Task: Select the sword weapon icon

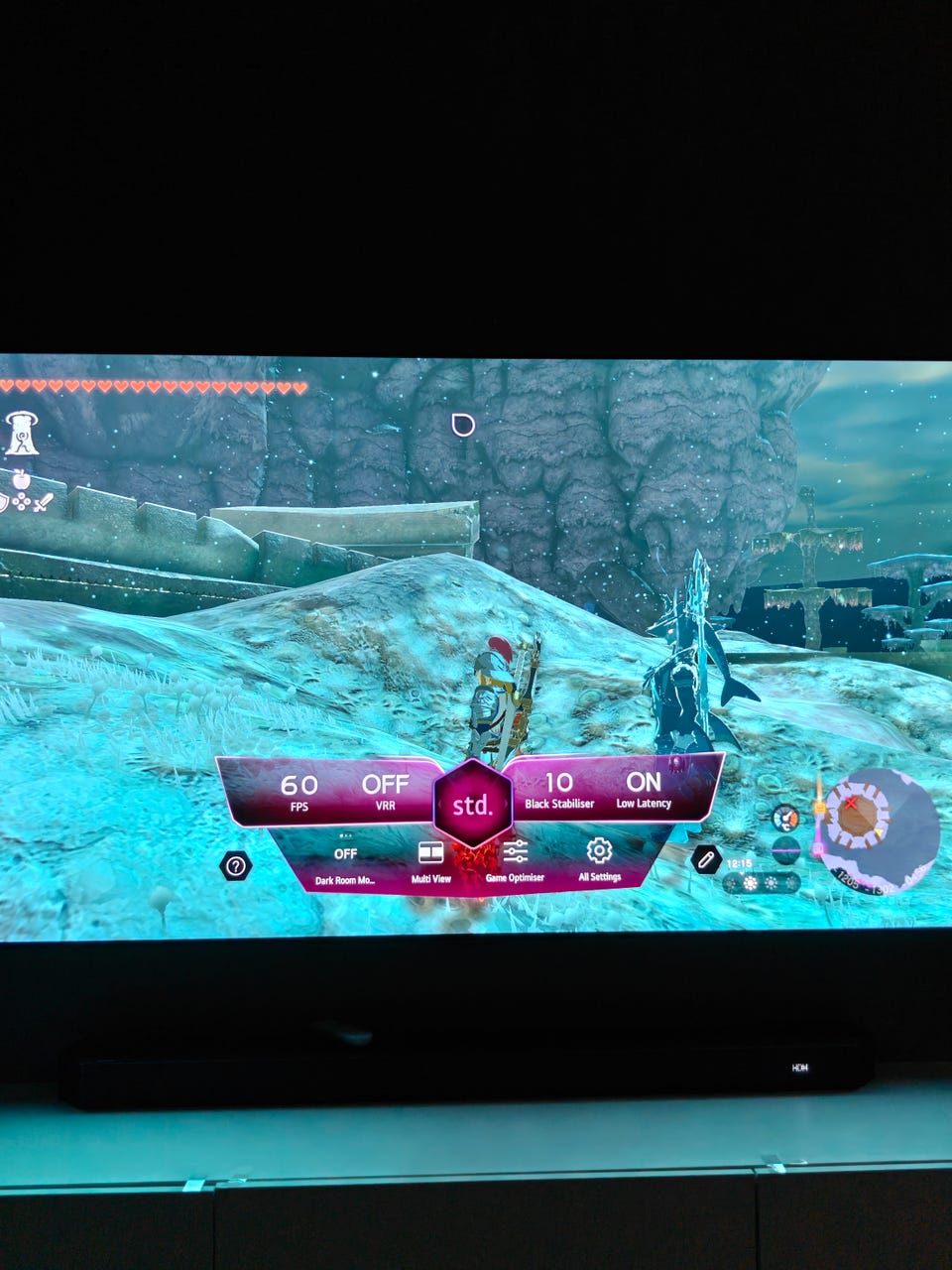Action: pos(43,503)
